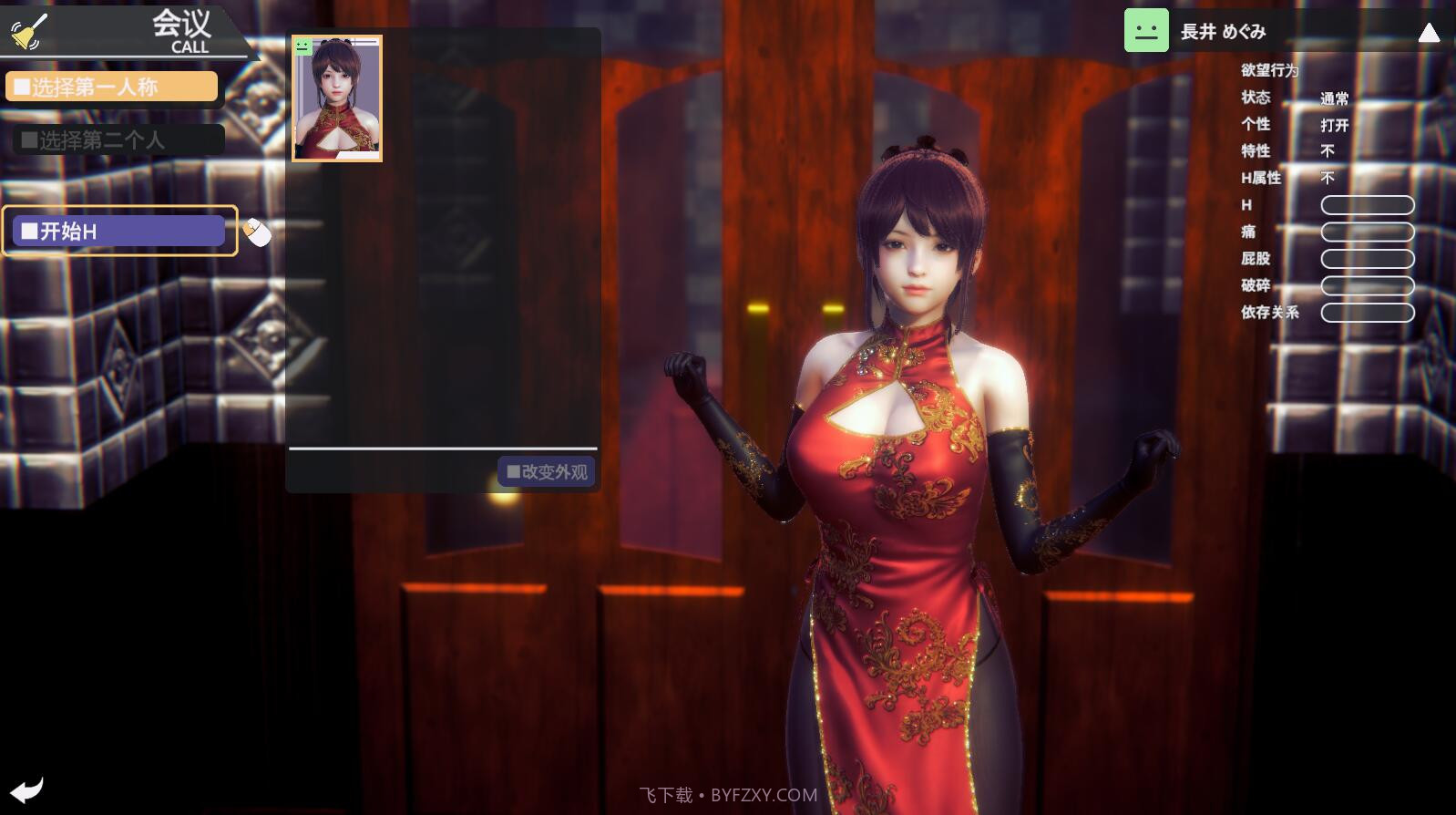
Task: Click the green face icon on the character portrait
Action: coord(302,47)
